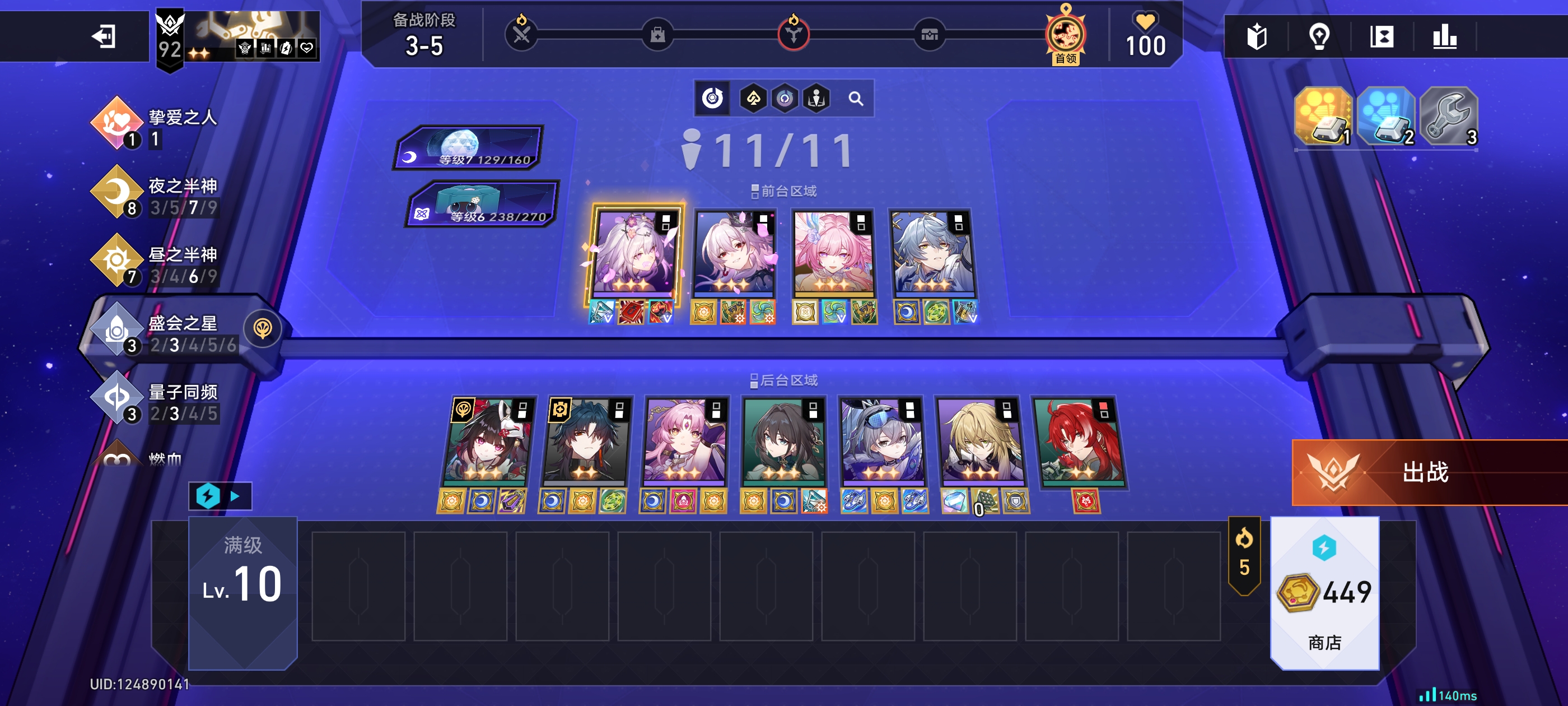Open the magnifier search icon
Viewport: 1568px width, 706px height.
(855, 99)
